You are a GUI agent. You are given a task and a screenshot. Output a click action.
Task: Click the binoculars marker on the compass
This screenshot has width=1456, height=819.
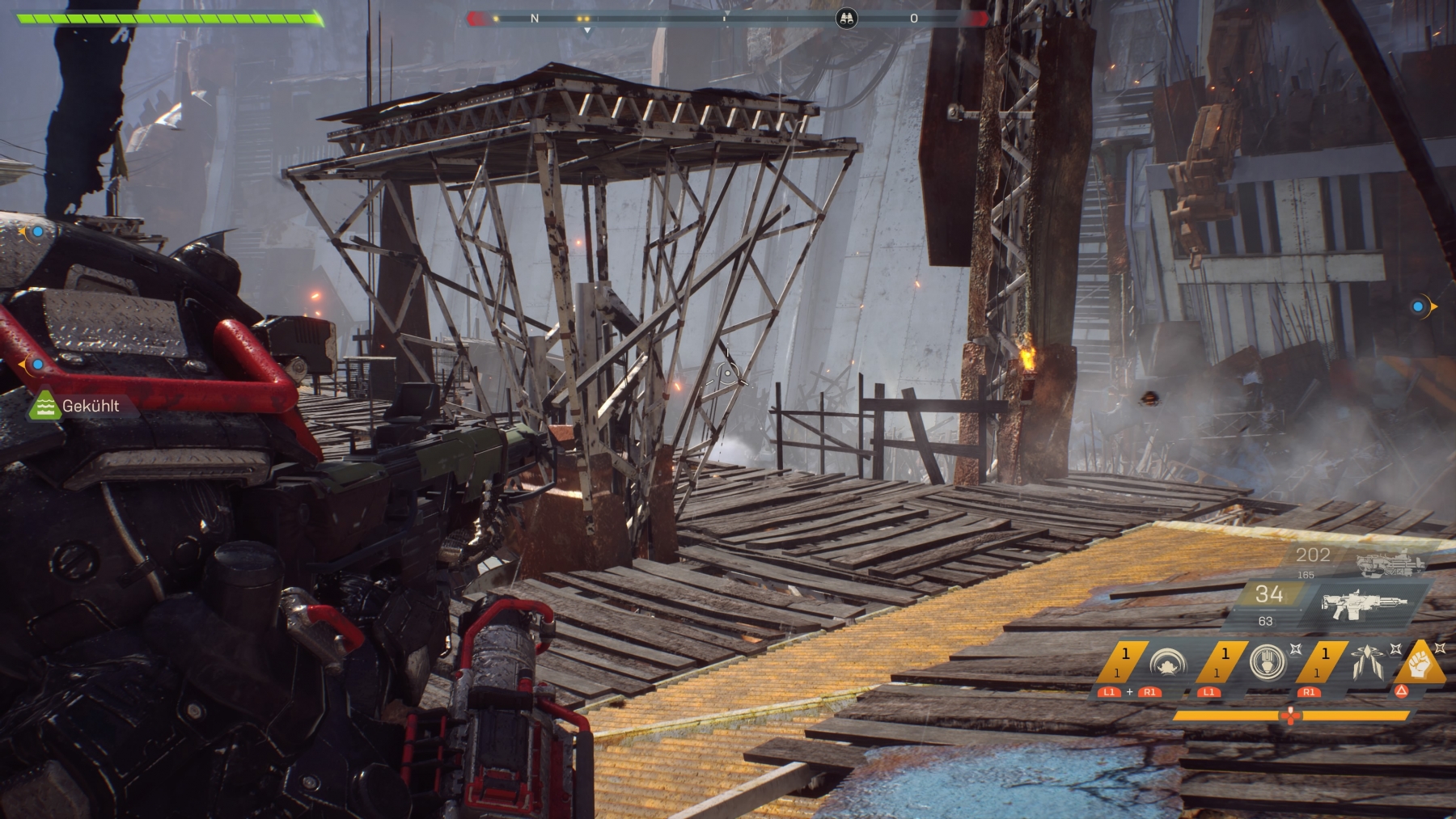tap(846, 19)
